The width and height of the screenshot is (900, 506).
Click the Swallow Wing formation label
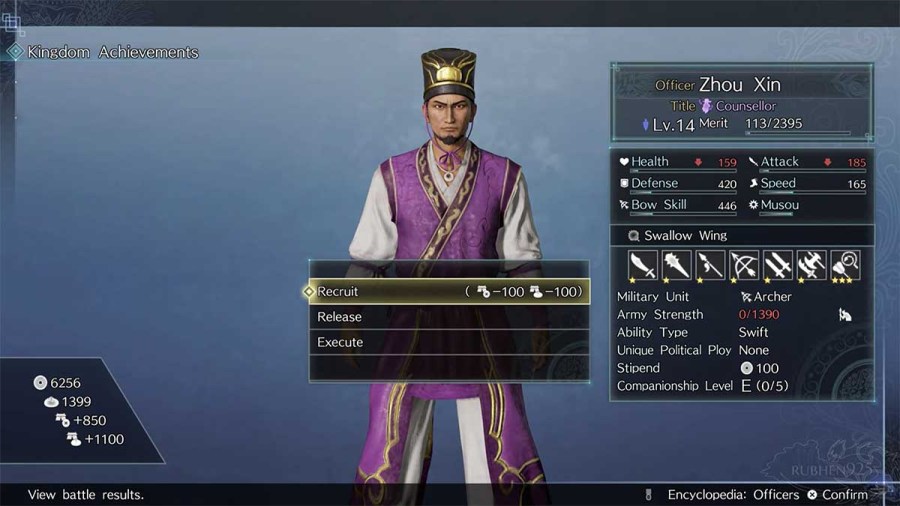685,235
